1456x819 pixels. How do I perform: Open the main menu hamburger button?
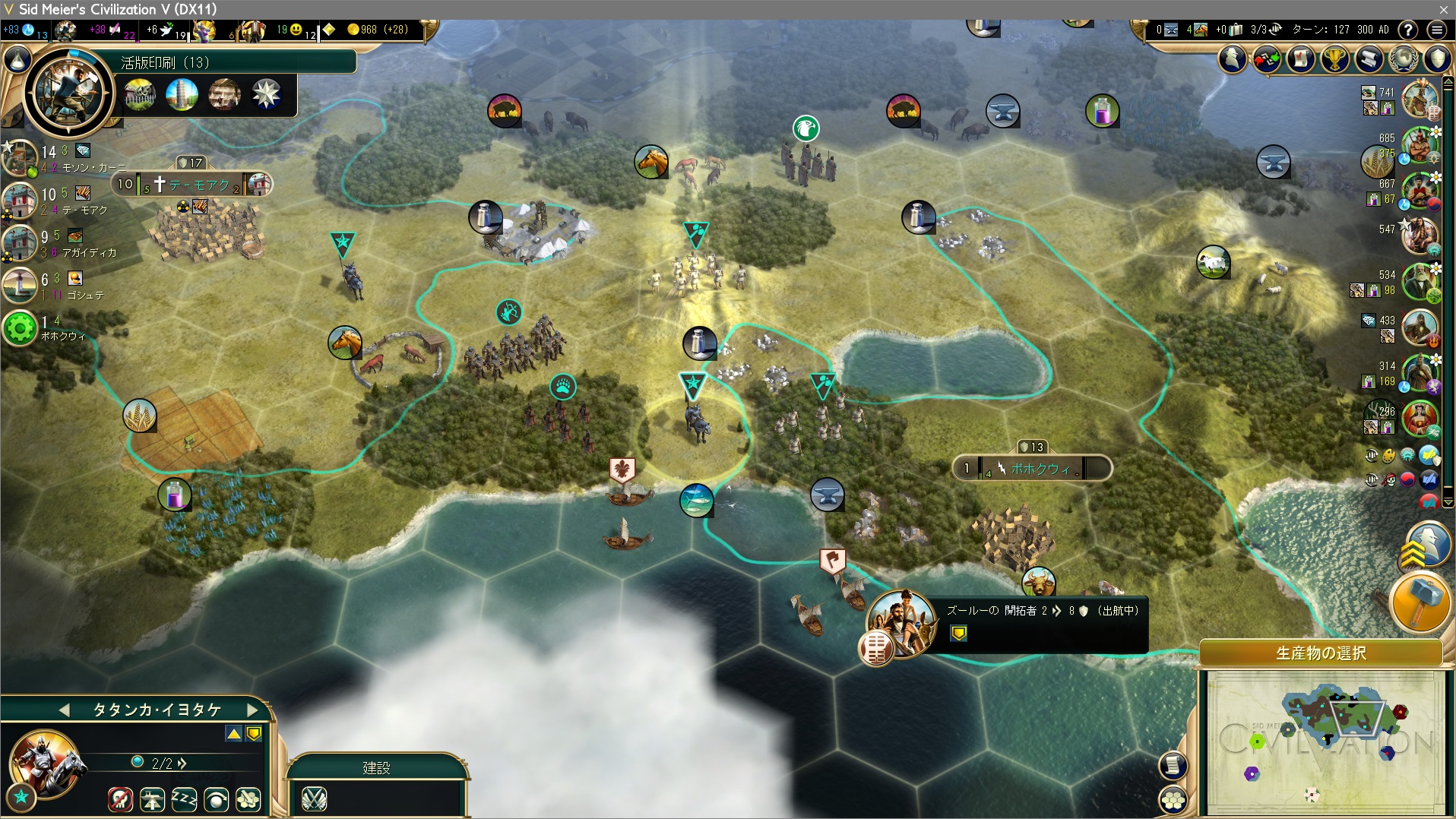1436,30
